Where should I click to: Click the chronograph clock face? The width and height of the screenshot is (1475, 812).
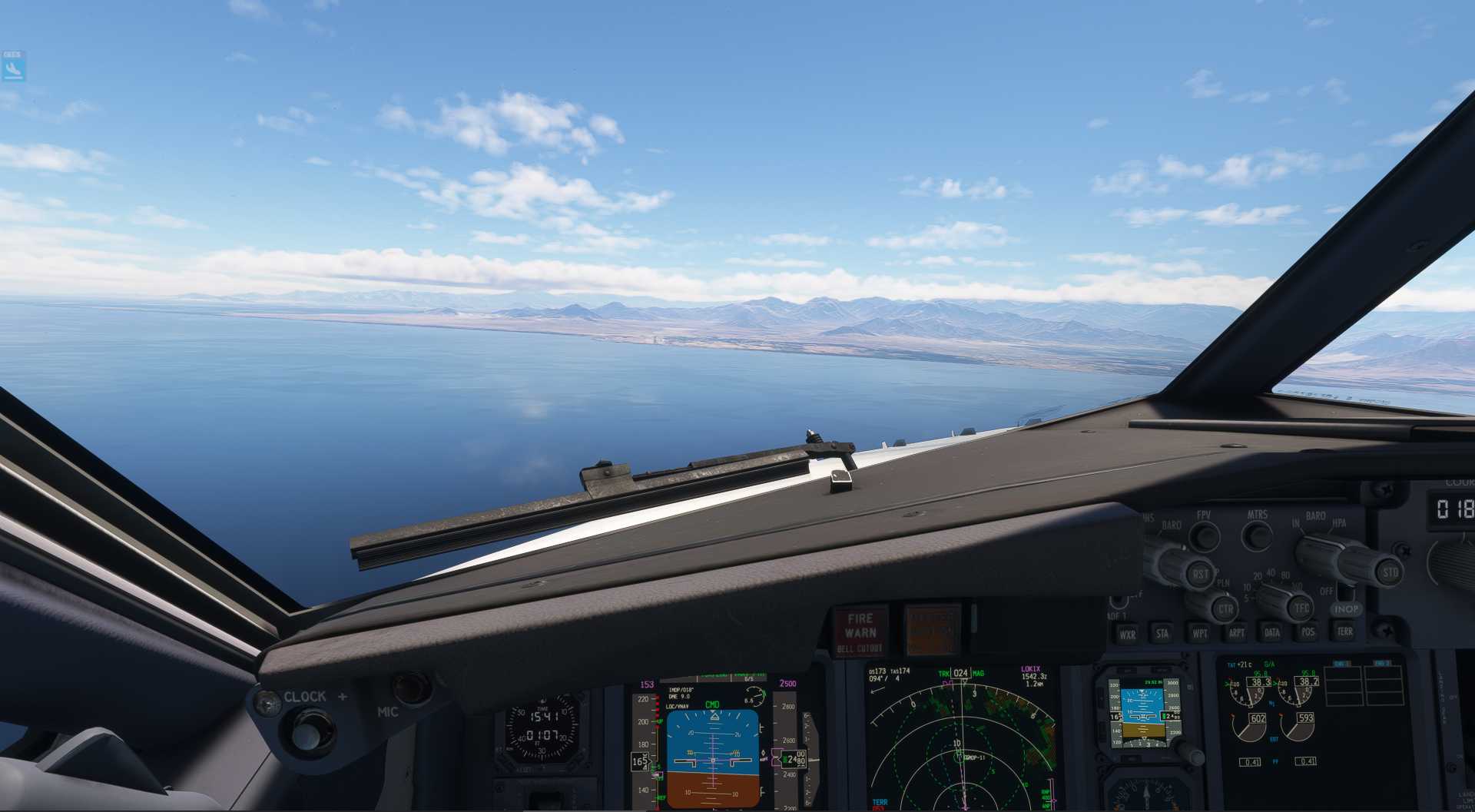(542, 727)
